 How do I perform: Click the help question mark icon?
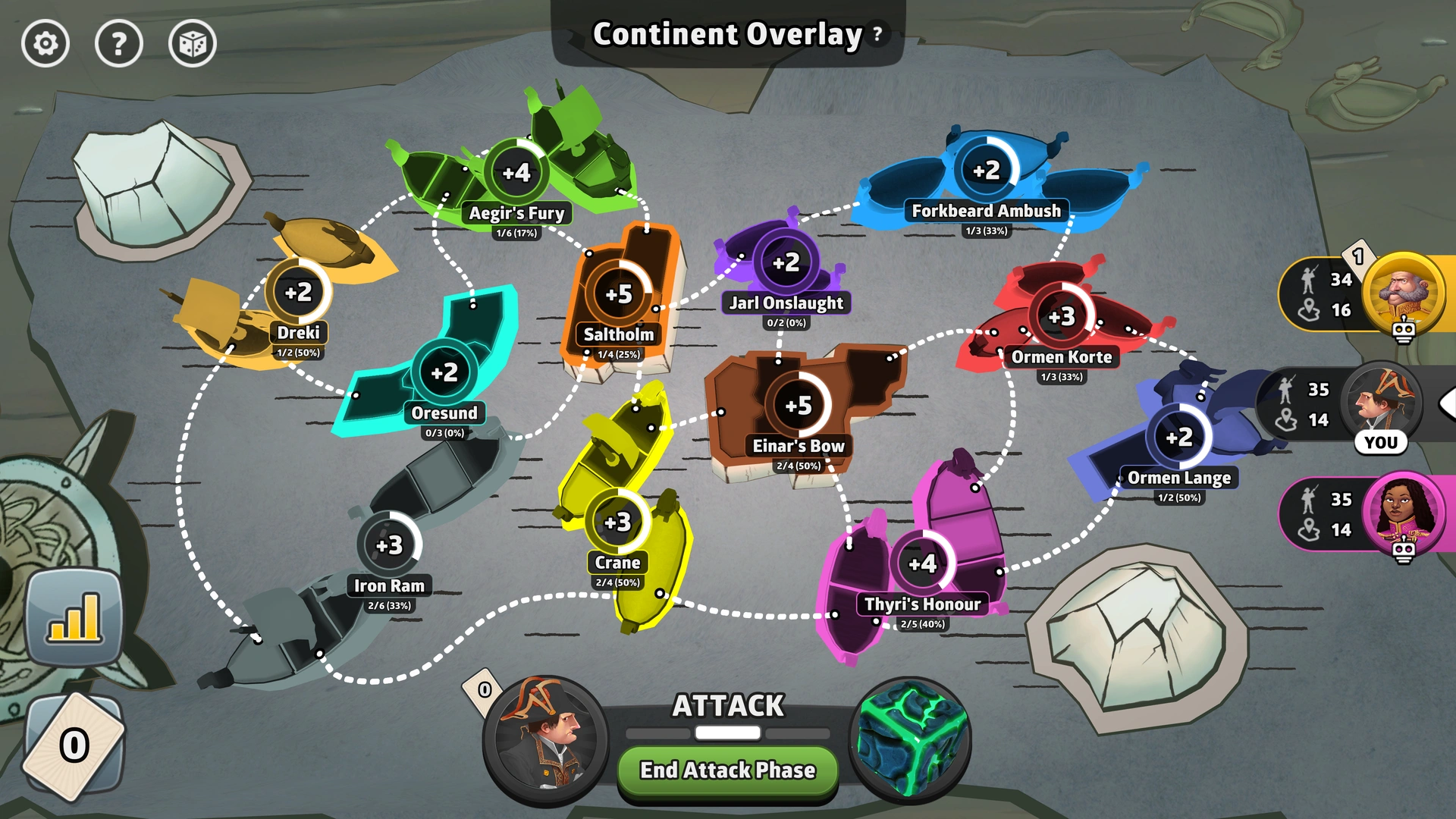(x=119, y=44)
